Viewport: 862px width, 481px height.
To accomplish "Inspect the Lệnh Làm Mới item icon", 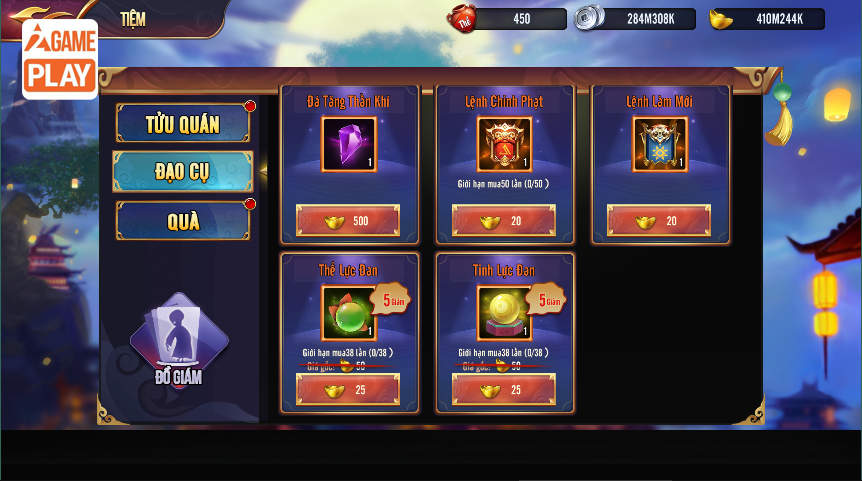I will (x=659, y=144).
